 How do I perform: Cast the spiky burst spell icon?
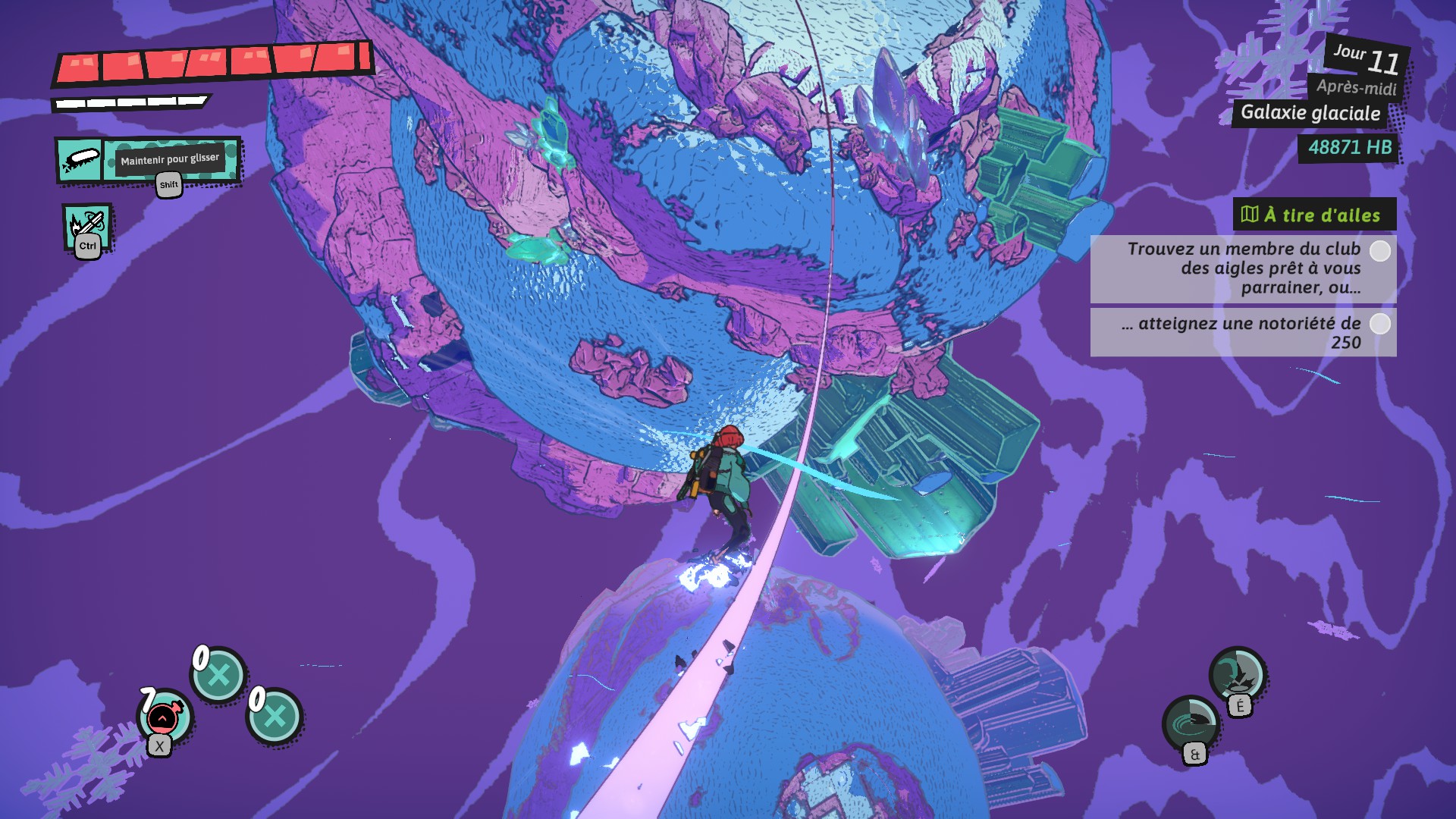tap(1237, 673)
